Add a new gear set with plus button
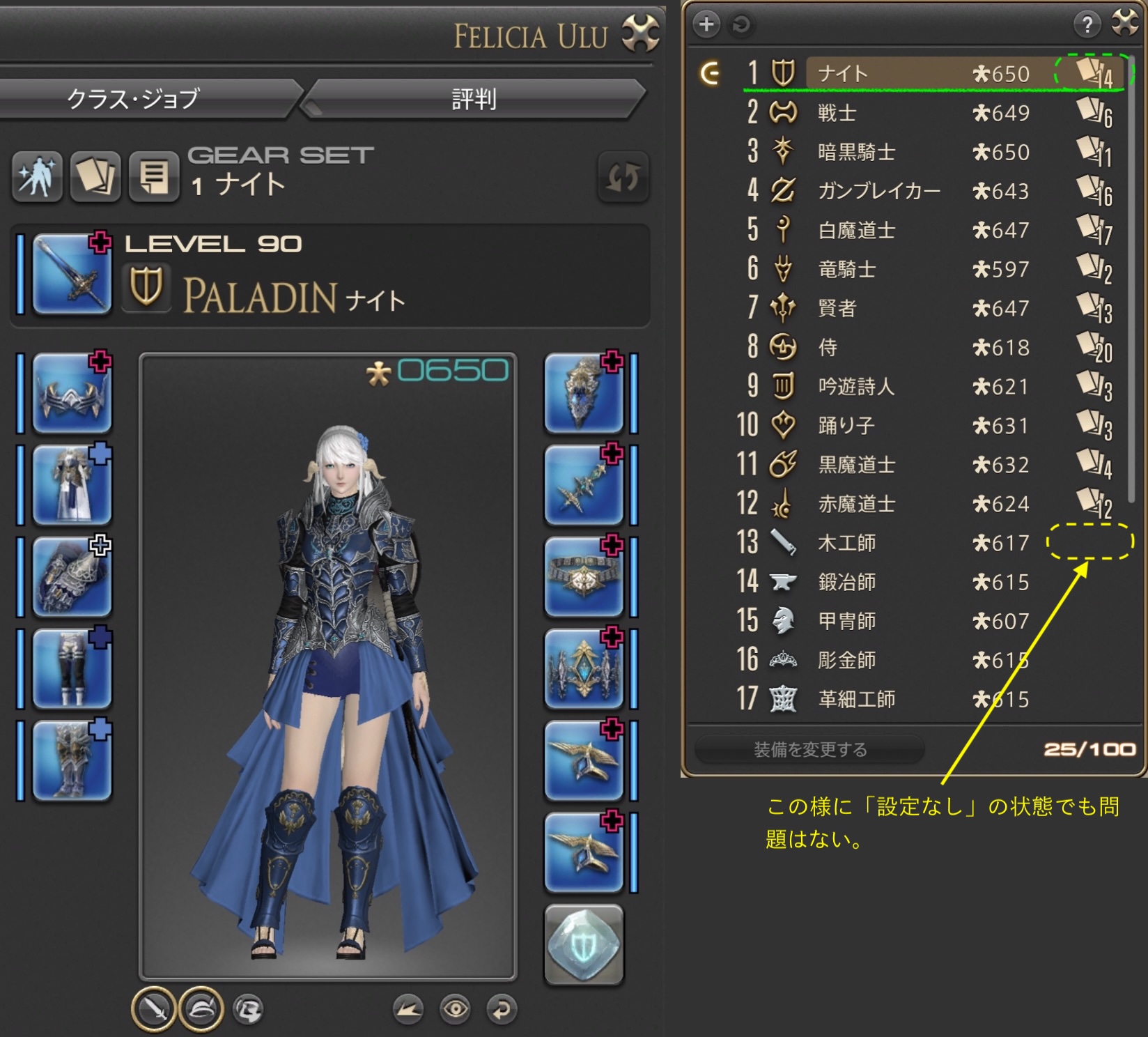This screenshot has height=1037, width=1148. click(706, 24)
